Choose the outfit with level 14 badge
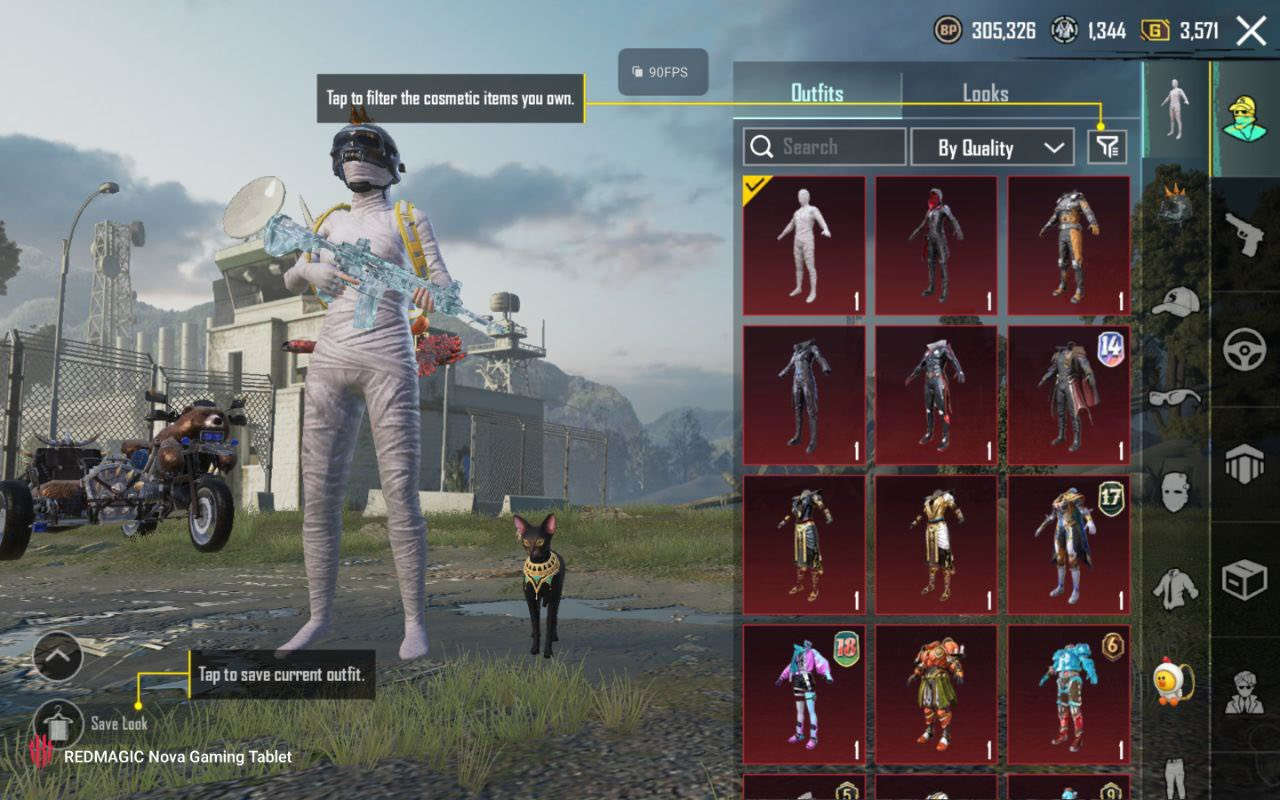 (x=1068, y=395)
